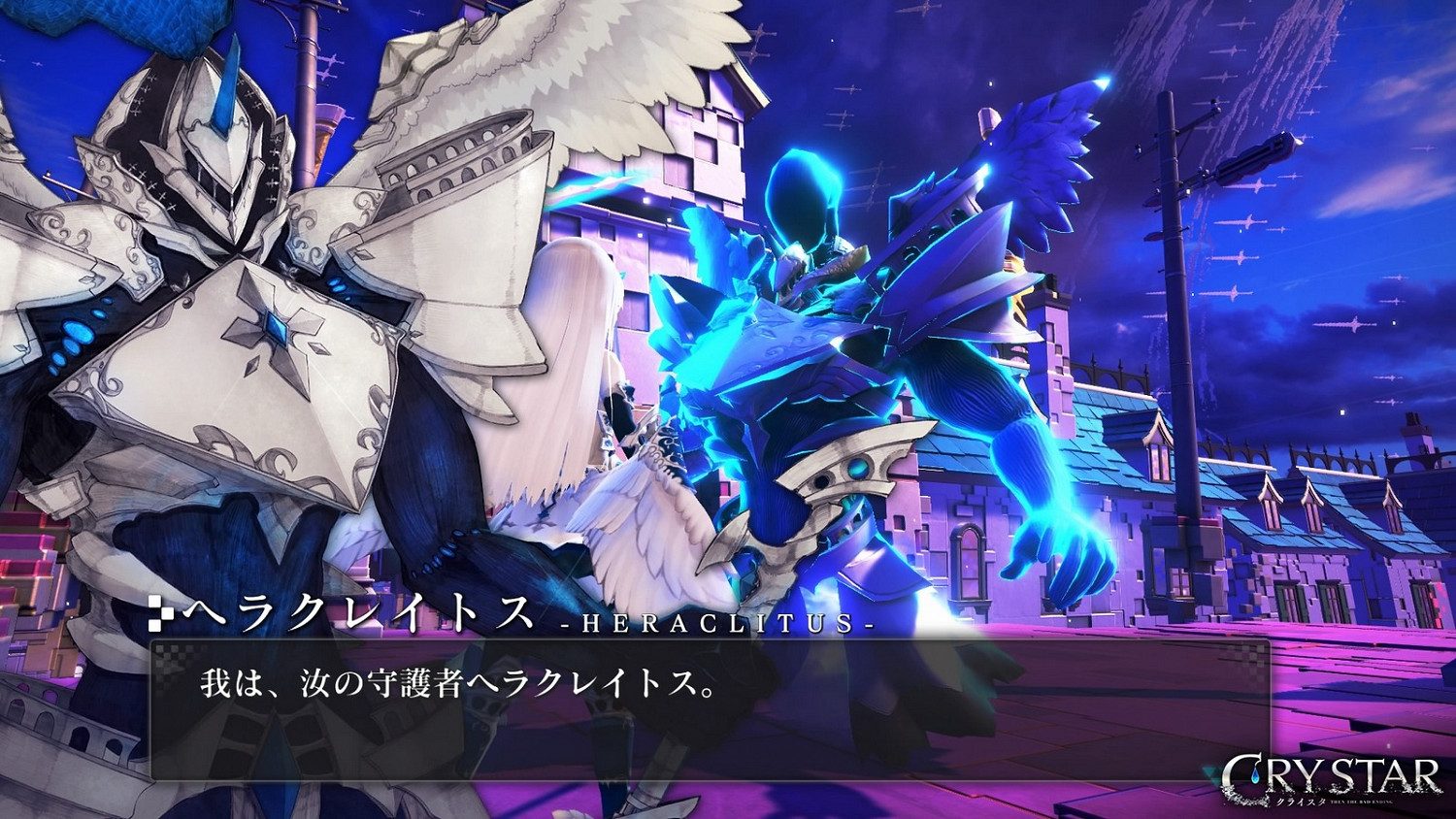
Task: Click the water-drop icon in the CRYSTAR logo
Action: 1255,774
